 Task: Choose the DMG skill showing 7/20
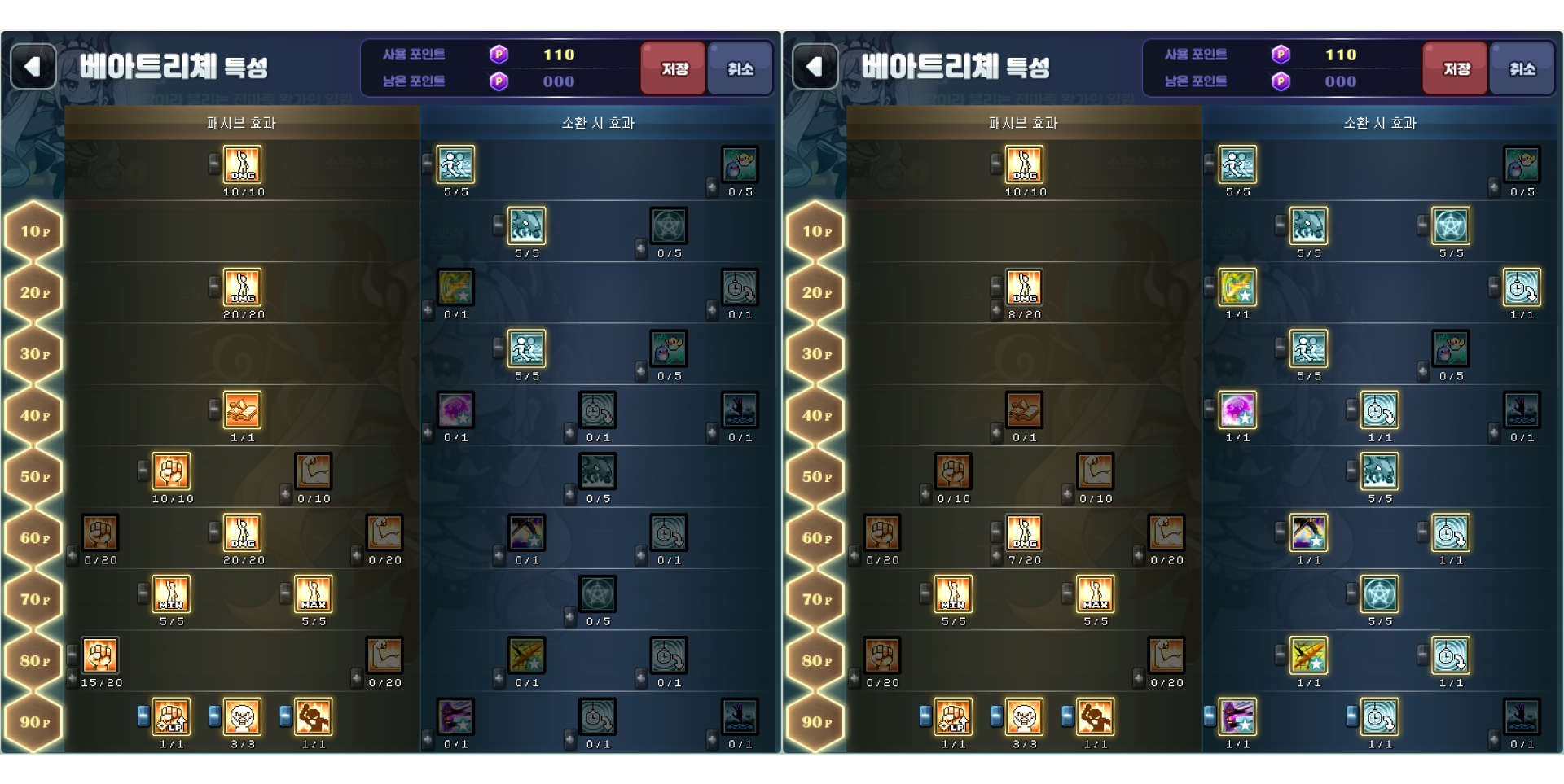click(1024, 533)
